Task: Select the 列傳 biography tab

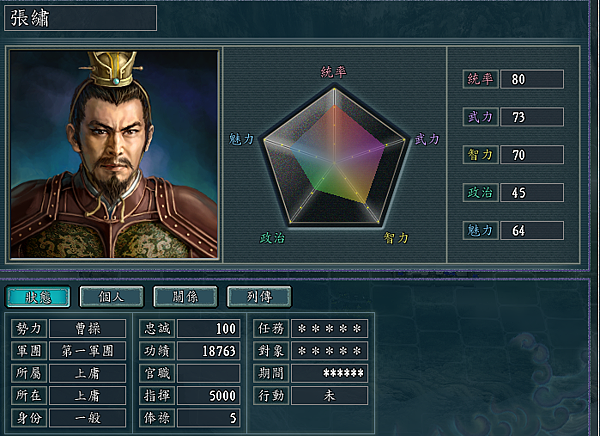Action: (x=258, y=297)
